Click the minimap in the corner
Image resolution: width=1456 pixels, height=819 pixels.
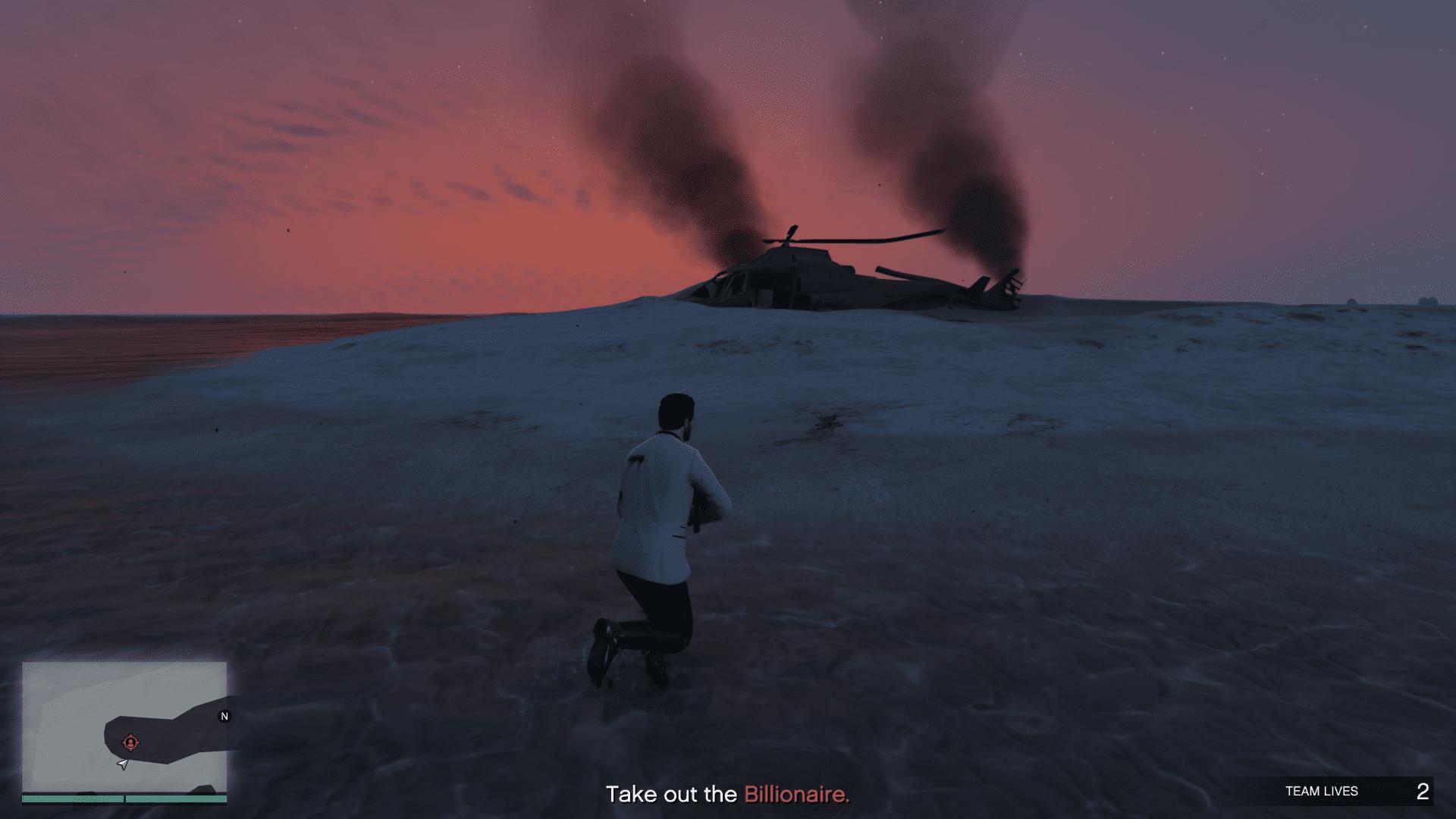click(124, 727)
